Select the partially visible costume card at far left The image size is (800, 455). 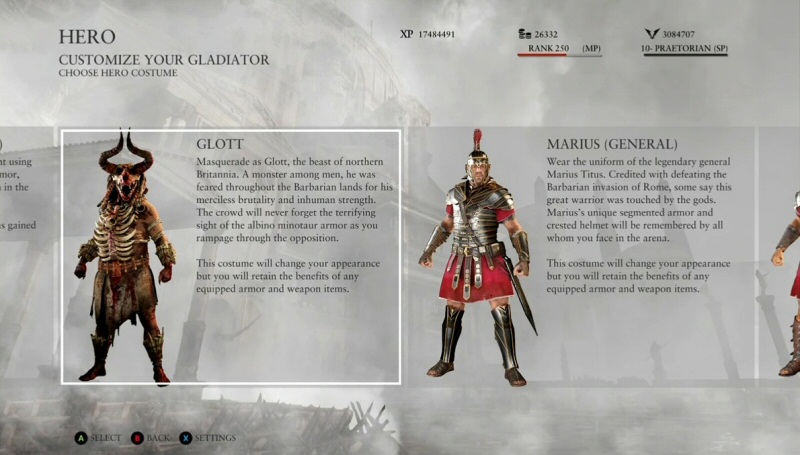(25, 256)
